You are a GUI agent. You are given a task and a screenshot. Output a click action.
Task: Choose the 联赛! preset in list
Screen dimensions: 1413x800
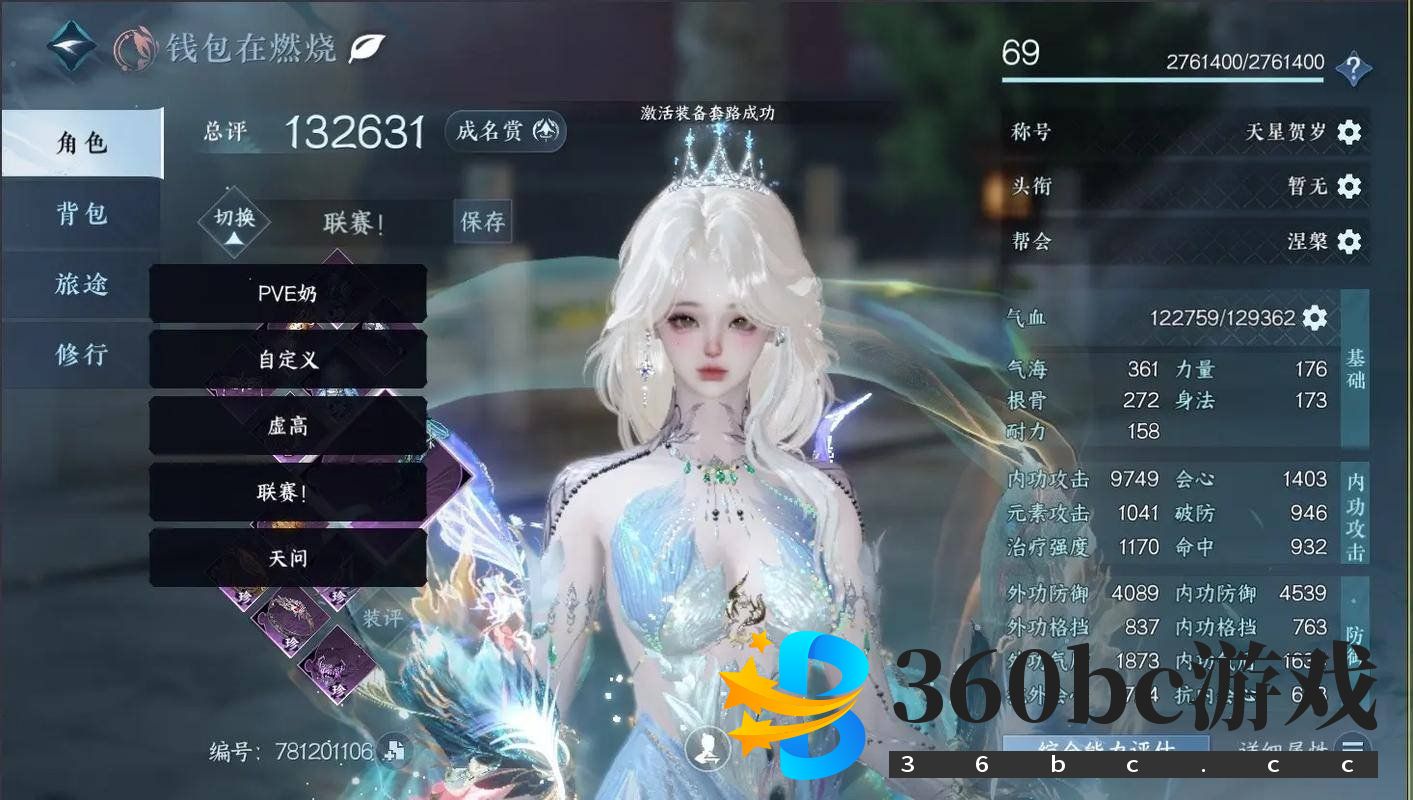tap(288, 492)
